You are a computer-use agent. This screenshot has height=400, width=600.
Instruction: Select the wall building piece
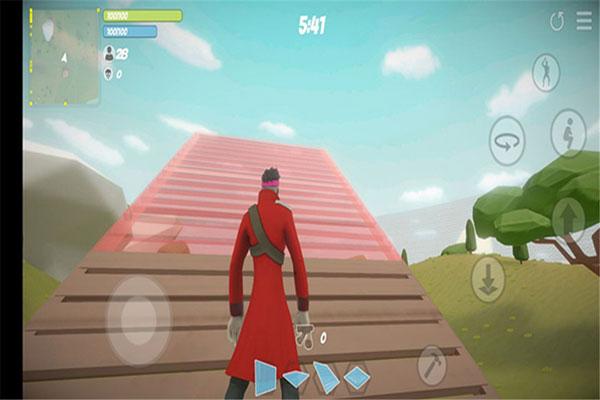[x=265, y=377]
